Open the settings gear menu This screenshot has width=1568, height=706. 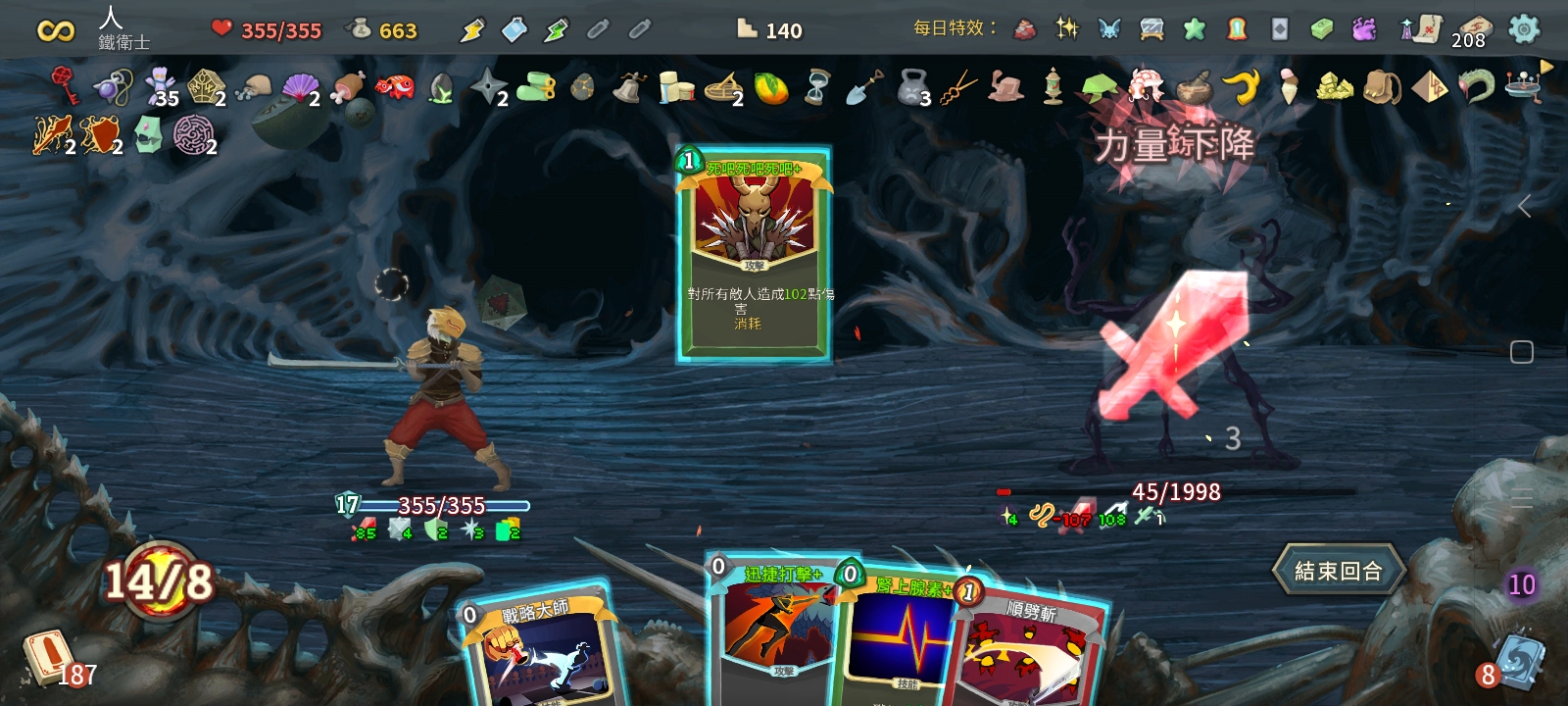(1523, 29)
